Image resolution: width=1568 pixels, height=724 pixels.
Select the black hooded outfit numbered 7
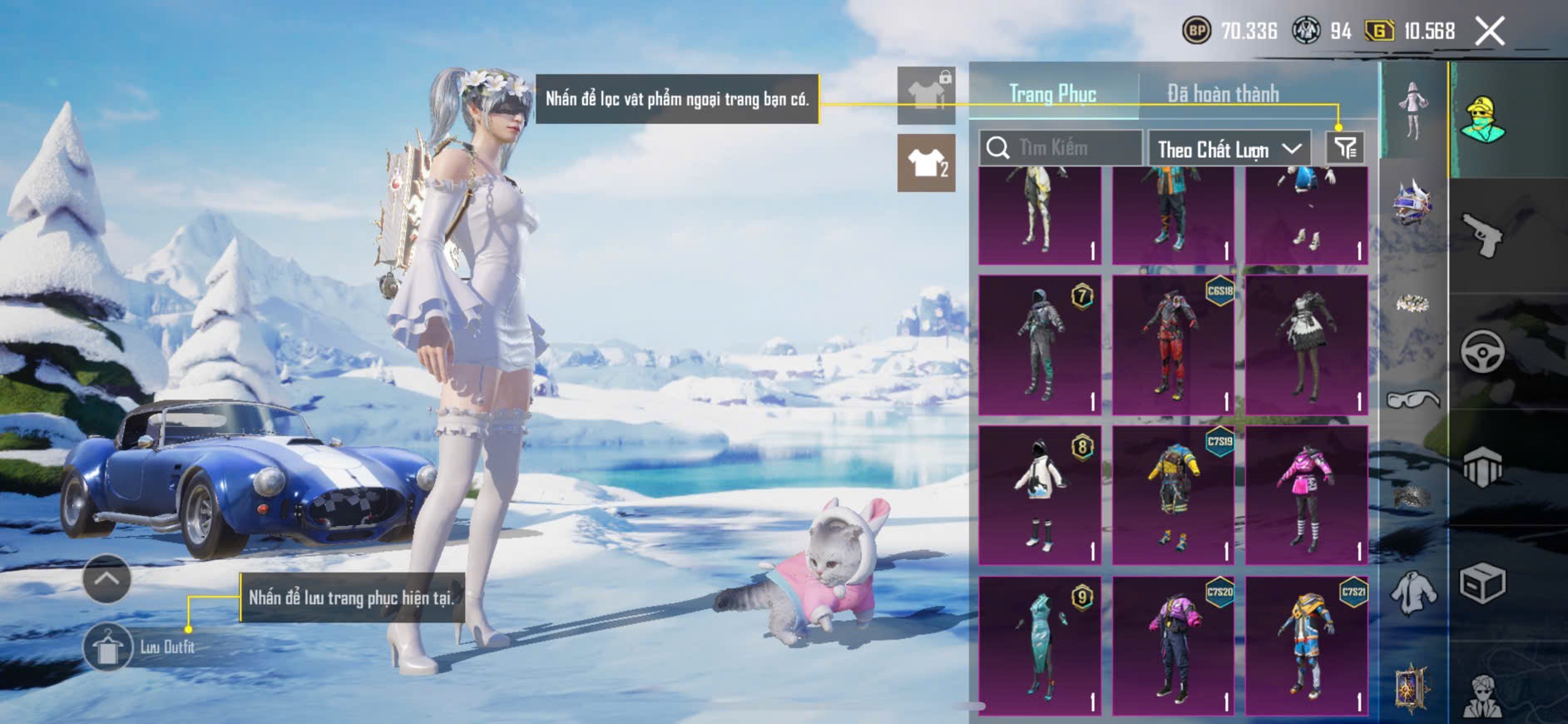click(x=1040, y=345)
